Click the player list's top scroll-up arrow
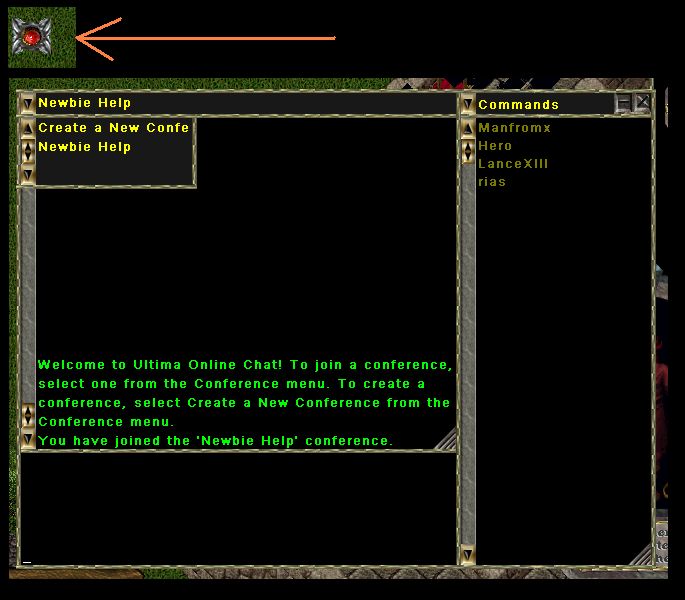Image resolution: width=685 pixels, height=600 pixels. [467, 128]
